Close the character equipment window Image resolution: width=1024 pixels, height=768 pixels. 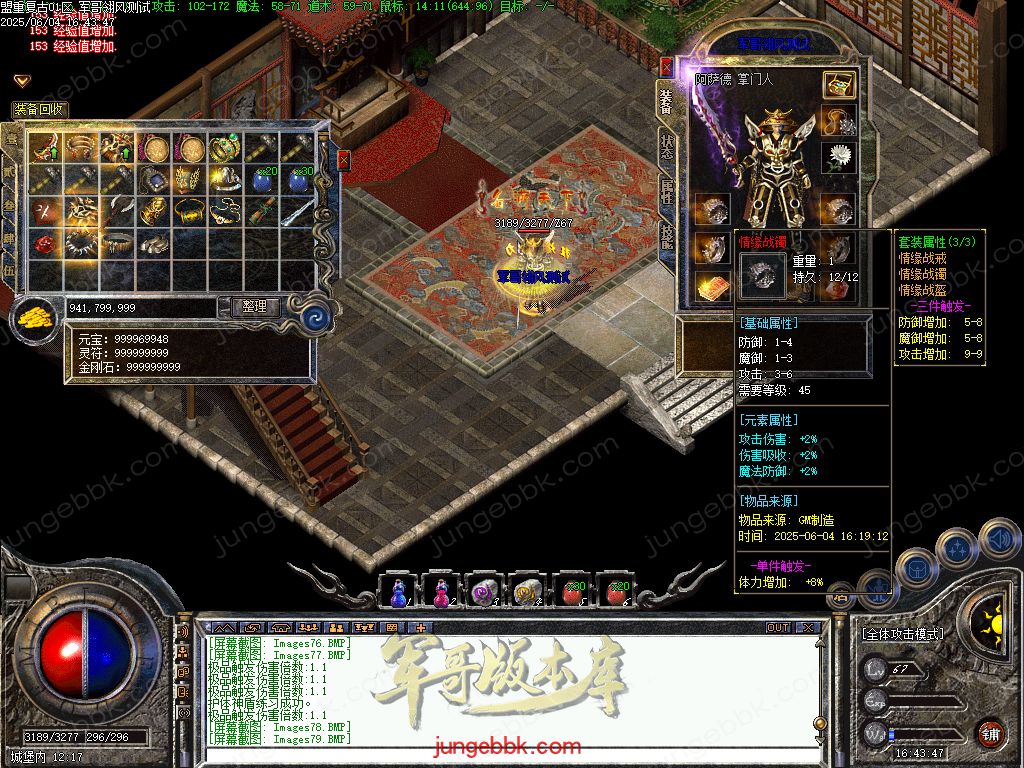coord(667,66)
